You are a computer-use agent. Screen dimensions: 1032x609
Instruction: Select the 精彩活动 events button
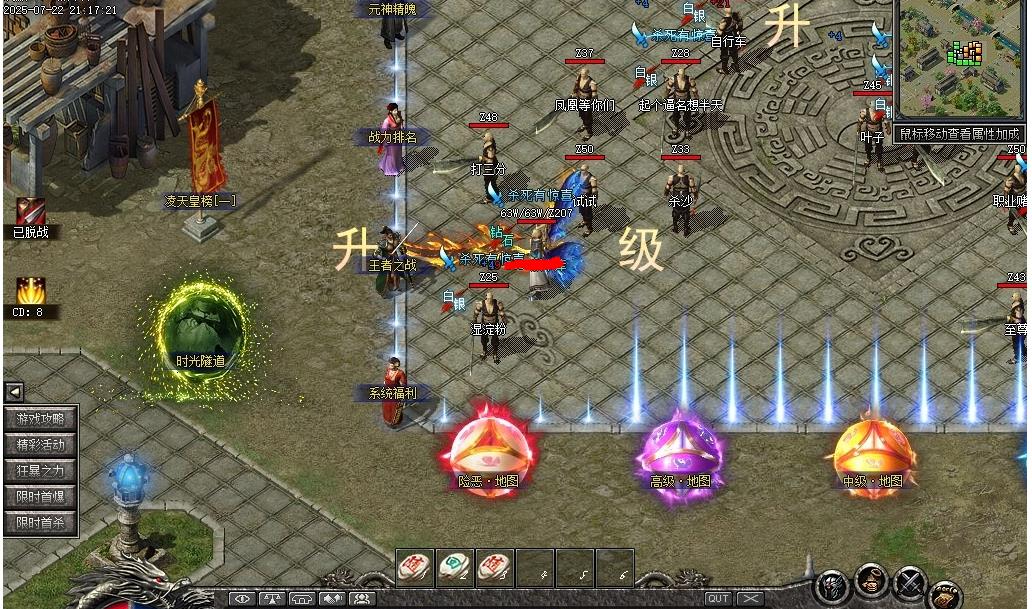[x=40, y=445]
